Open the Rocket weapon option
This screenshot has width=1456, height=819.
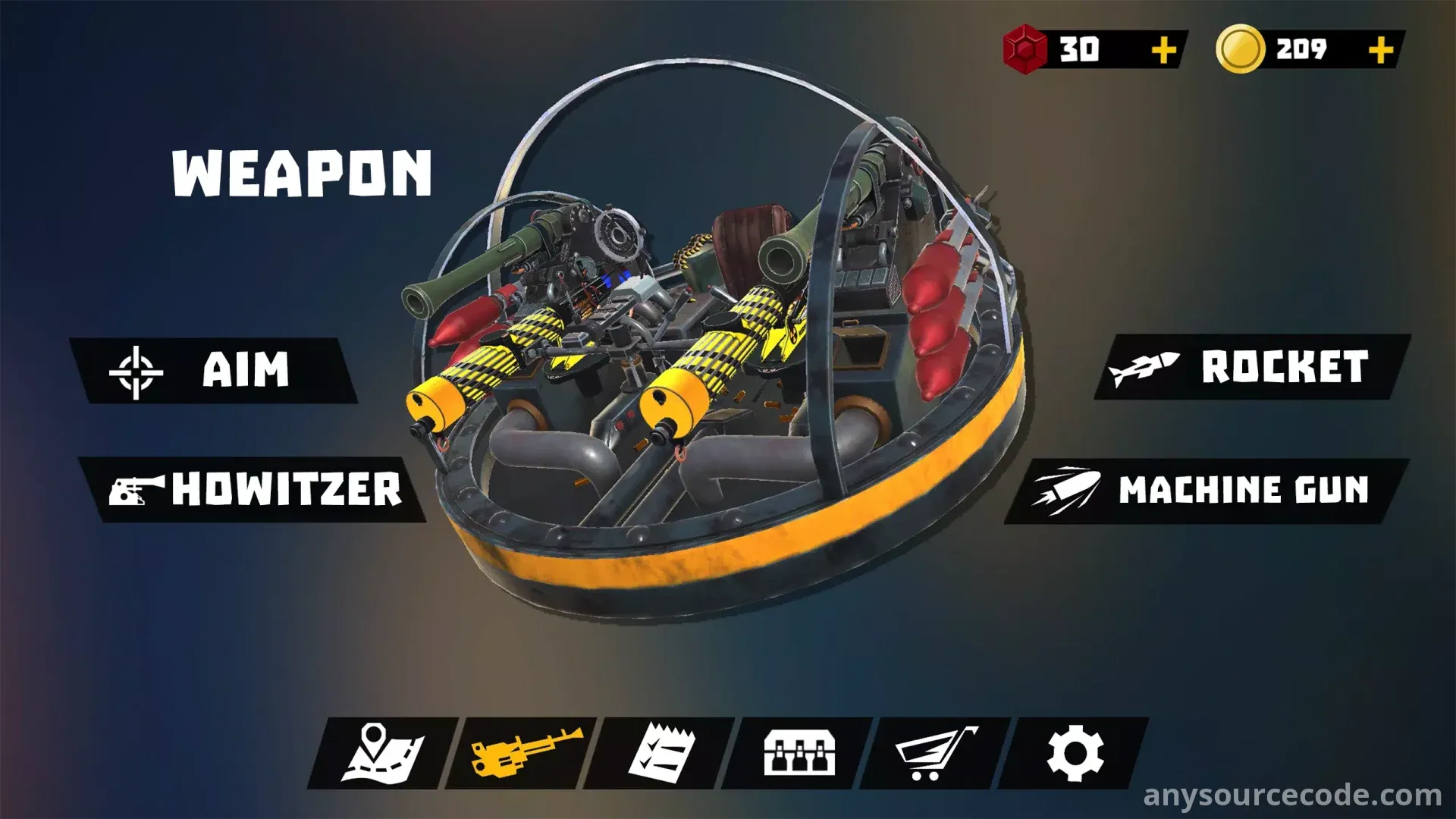pos(1251,368)
